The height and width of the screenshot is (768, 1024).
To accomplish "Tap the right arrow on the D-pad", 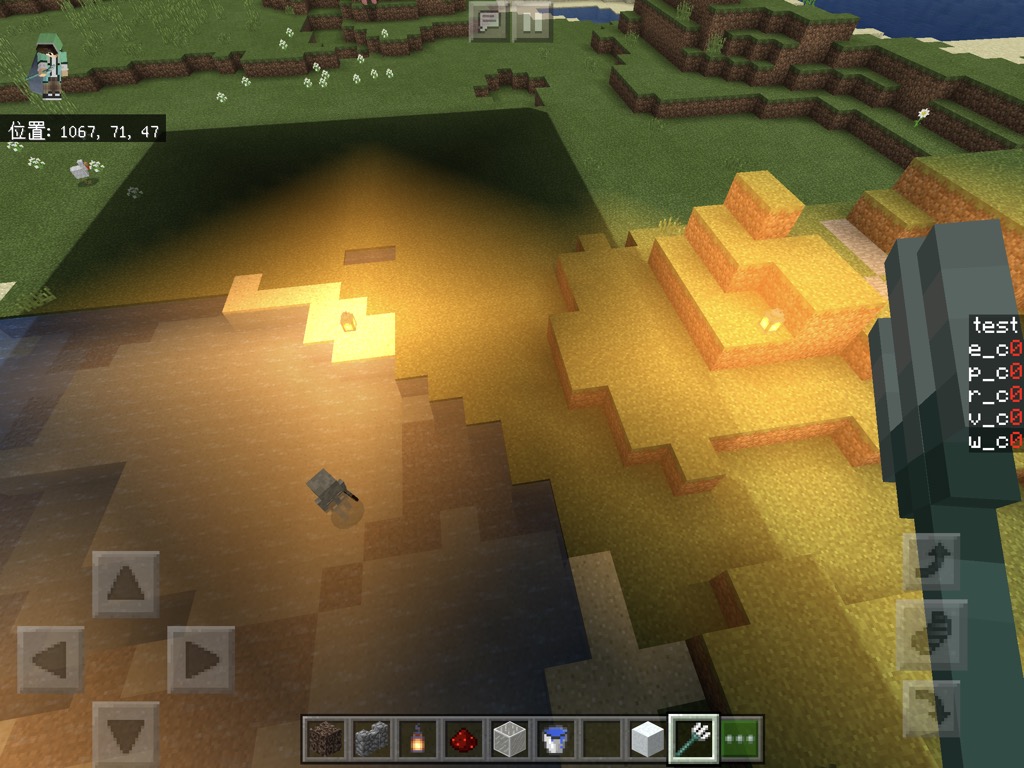I will pyautogui.click(x=201, y=660).
